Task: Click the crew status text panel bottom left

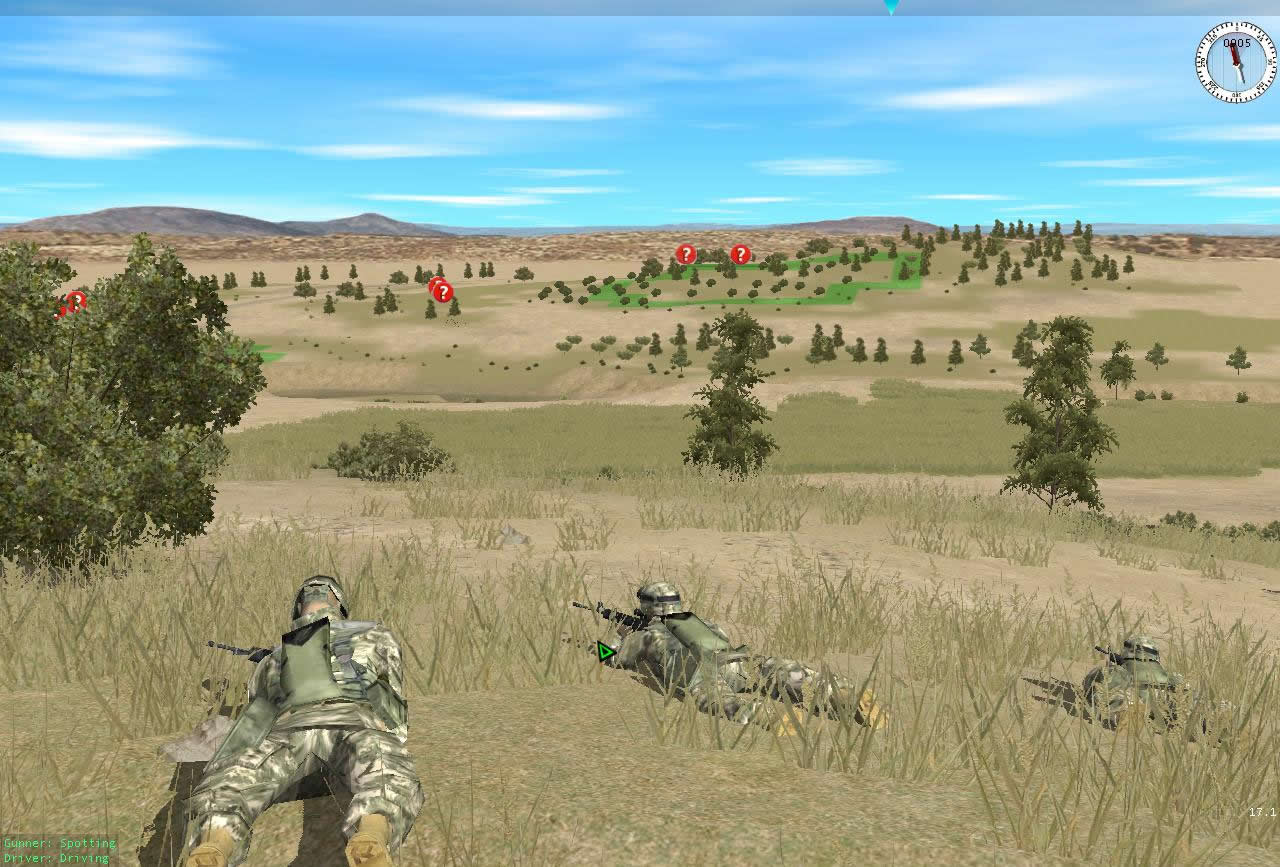Action: (x=58, y=850)
